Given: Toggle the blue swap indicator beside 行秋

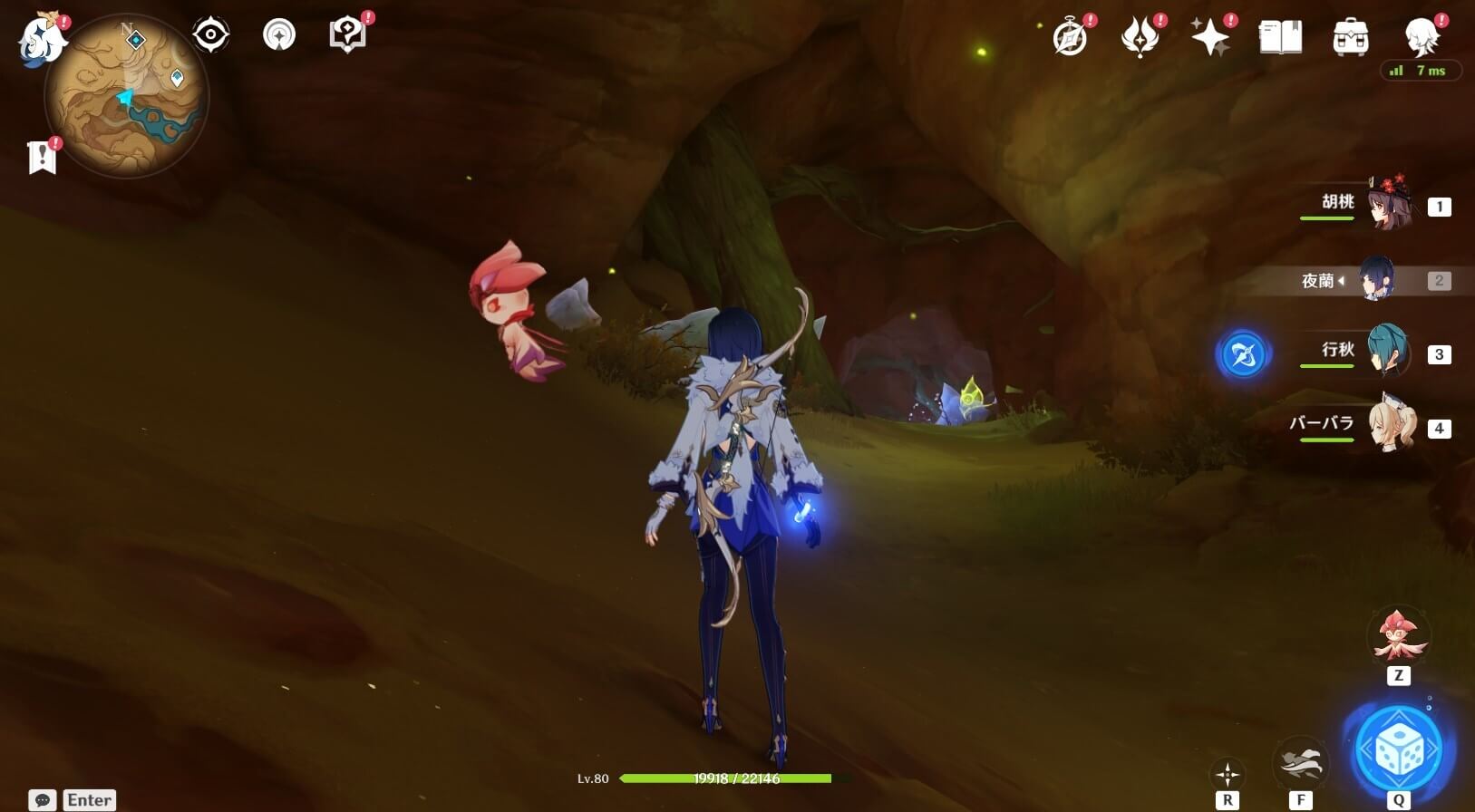Looking at the screenshot, I should [1244, 354].
